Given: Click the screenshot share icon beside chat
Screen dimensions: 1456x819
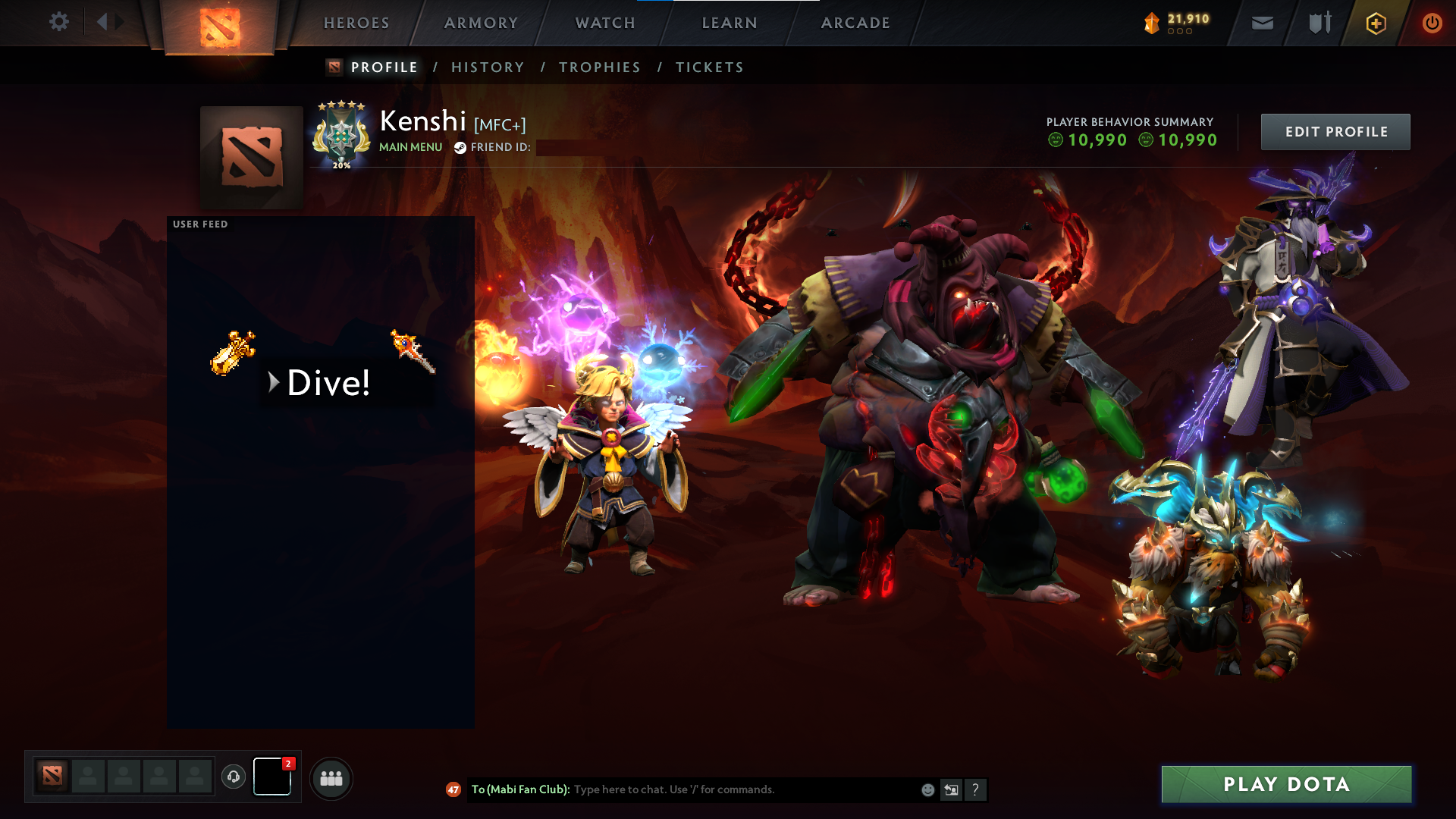Looking at the screenshot, I should [951, 789].
